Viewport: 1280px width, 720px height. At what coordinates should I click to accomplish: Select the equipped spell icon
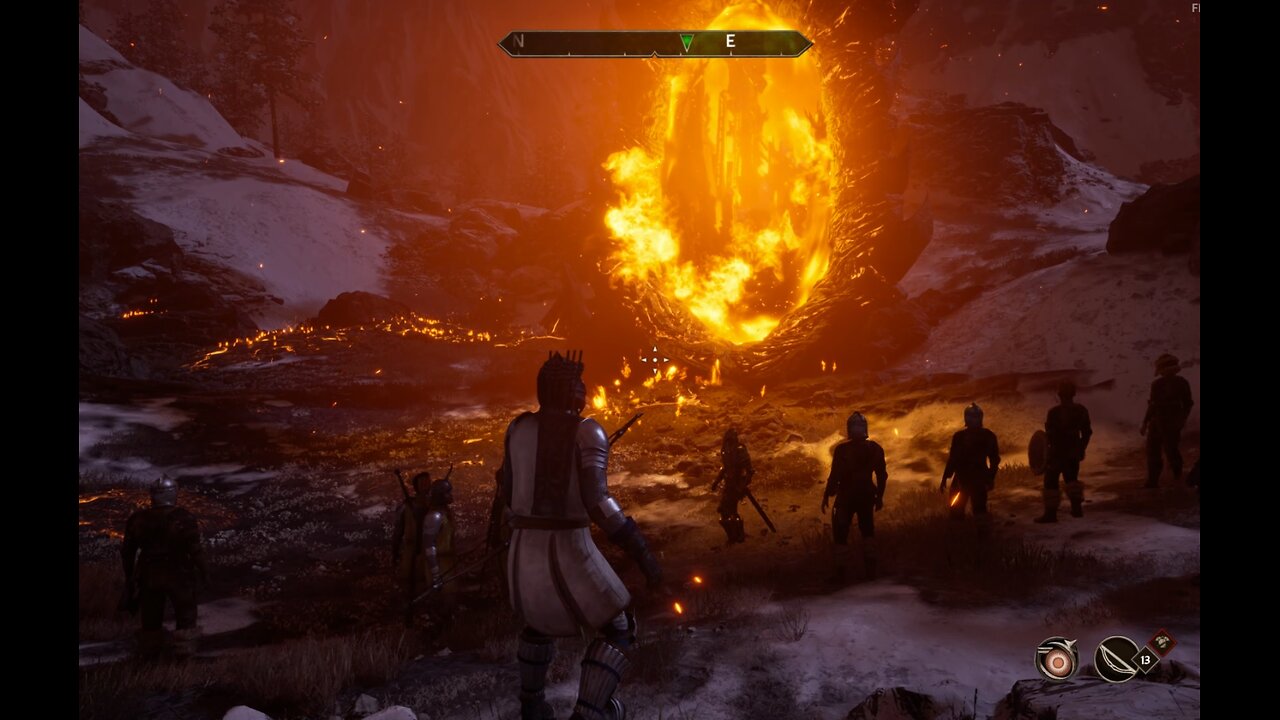(x=1056, y=659)
